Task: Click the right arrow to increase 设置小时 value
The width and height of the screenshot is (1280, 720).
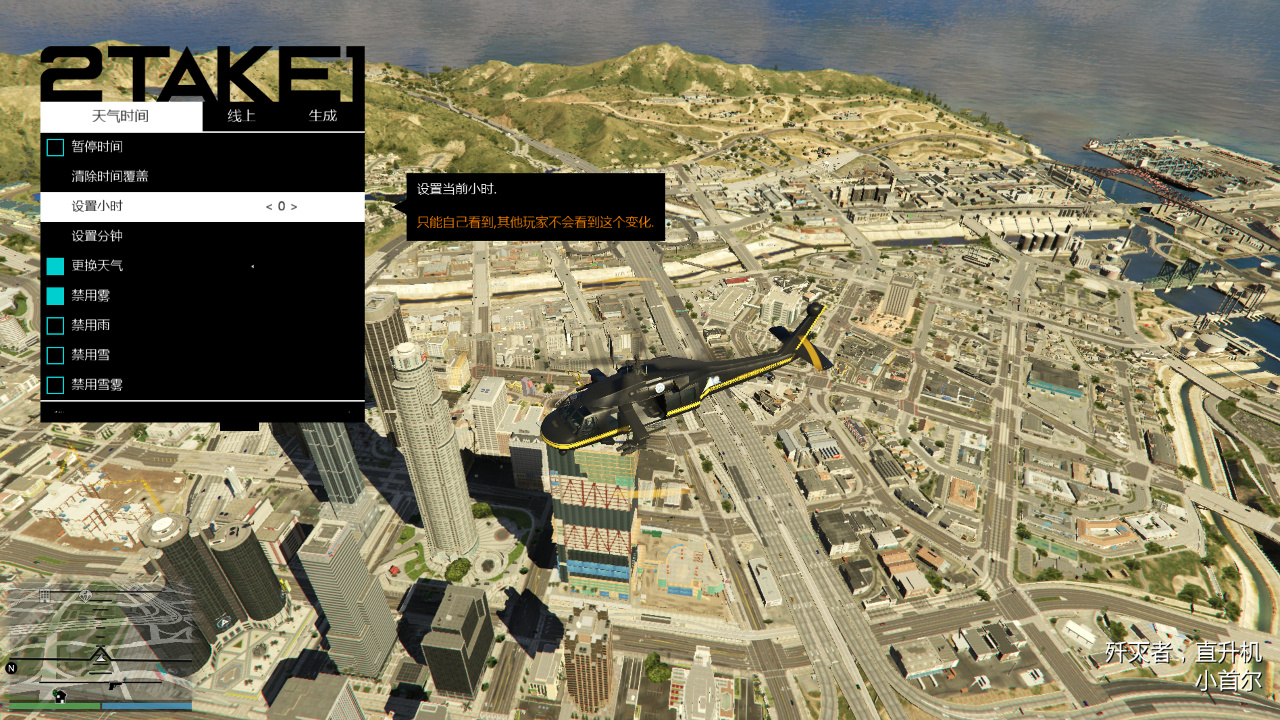Action: tap(295, 207)
